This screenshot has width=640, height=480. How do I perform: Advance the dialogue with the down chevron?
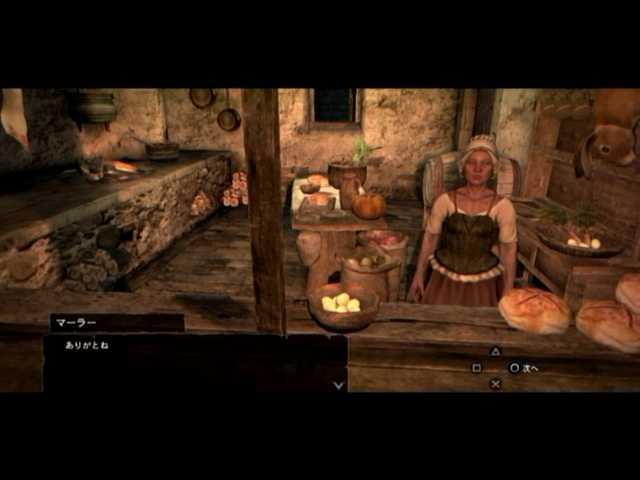click(x=339, y=384)
